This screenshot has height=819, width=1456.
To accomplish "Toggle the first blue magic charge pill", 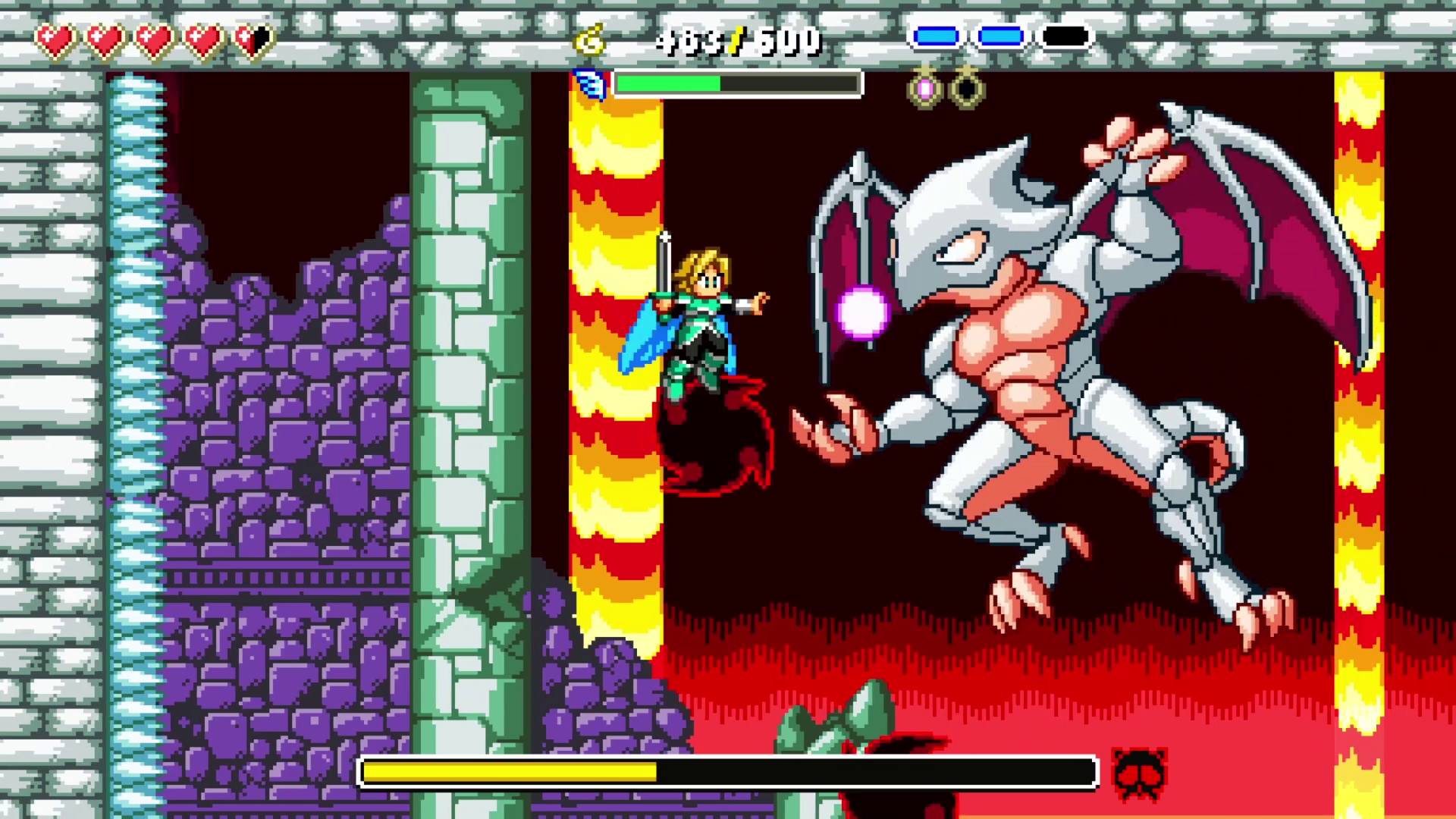I will [x=937, y=34].
